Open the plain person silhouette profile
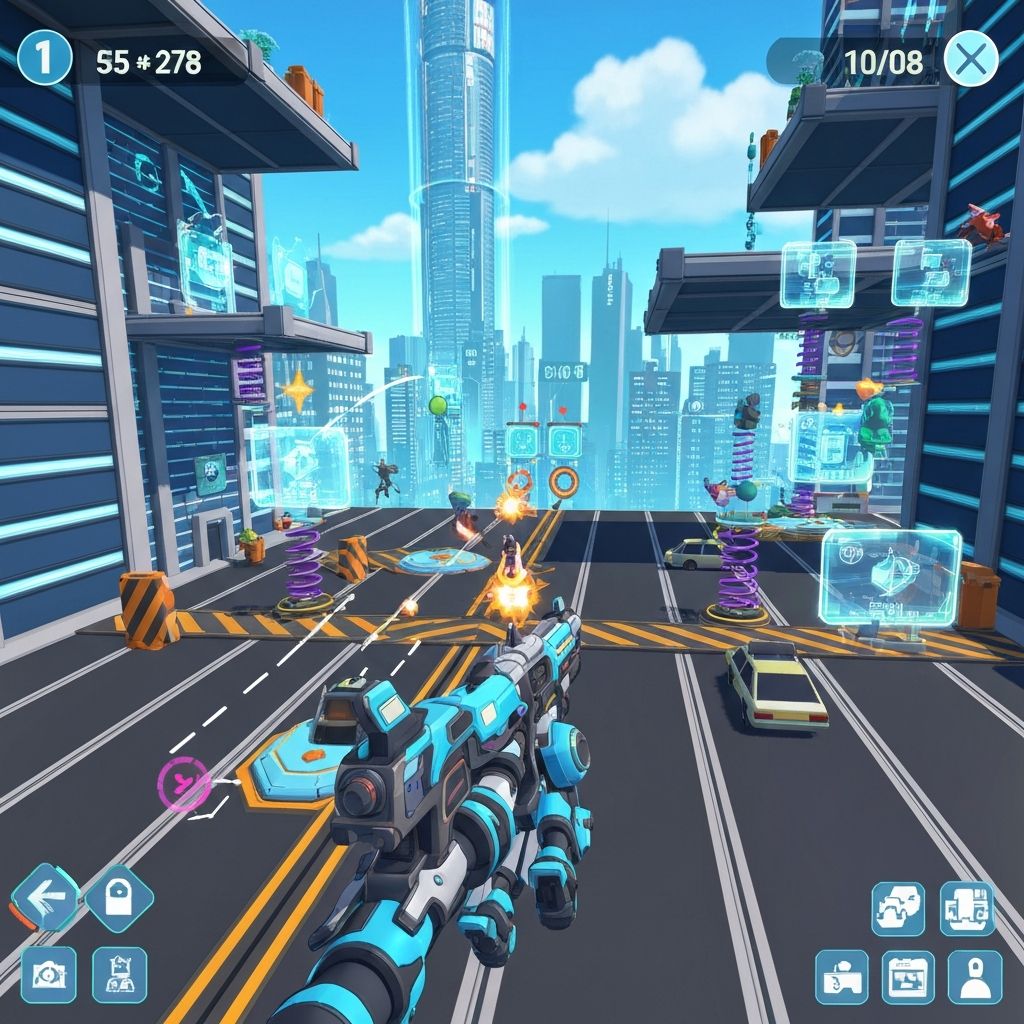This screenshot has height=1024, width=1024. [974, 977]
